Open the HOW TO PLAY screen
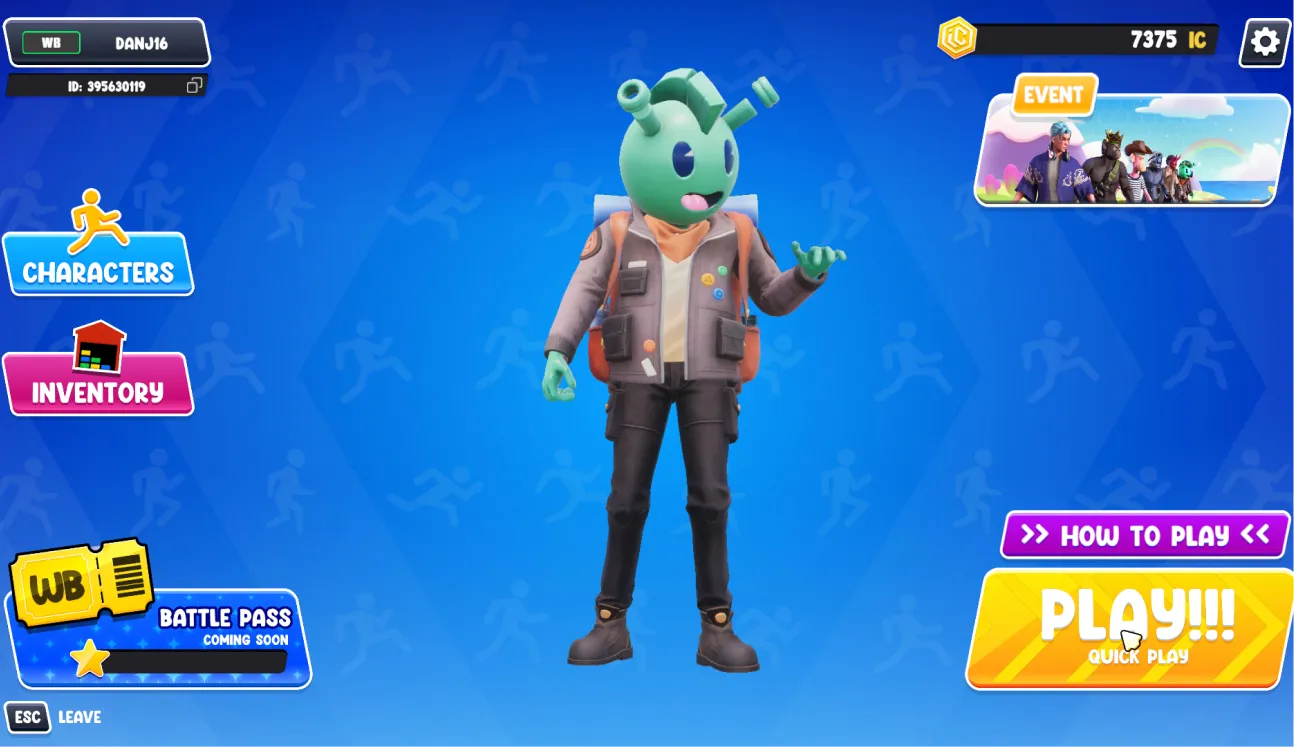This screenshot has width=1294, height=747. [1143, 536]
